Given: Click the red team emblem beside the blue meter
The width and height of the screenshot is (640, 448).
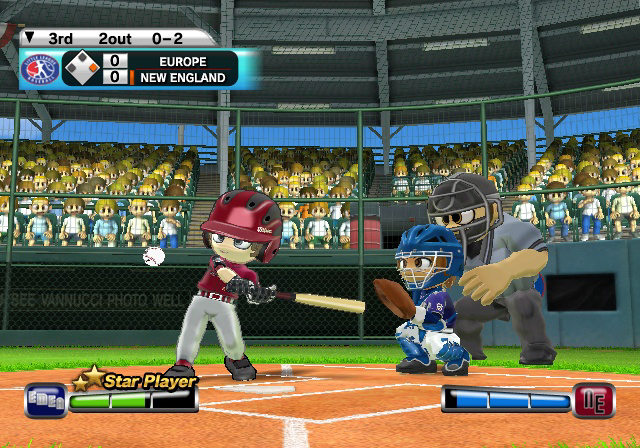Looking at the screenshot, I should click(589, 401).
